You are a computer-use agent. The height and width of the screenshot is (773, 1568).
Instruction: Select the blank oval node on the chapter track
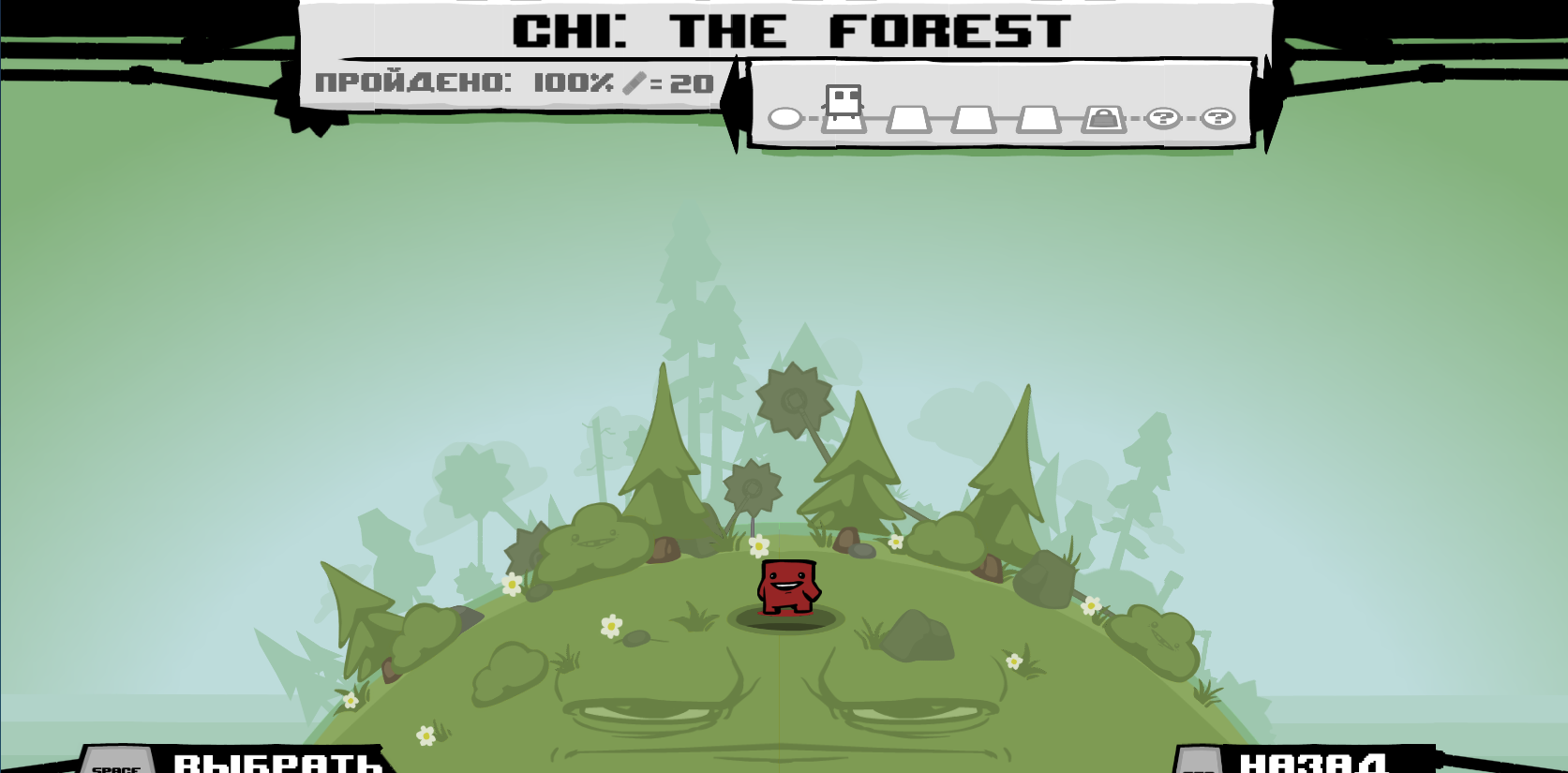pyautogui.click(x=785, y=118)
